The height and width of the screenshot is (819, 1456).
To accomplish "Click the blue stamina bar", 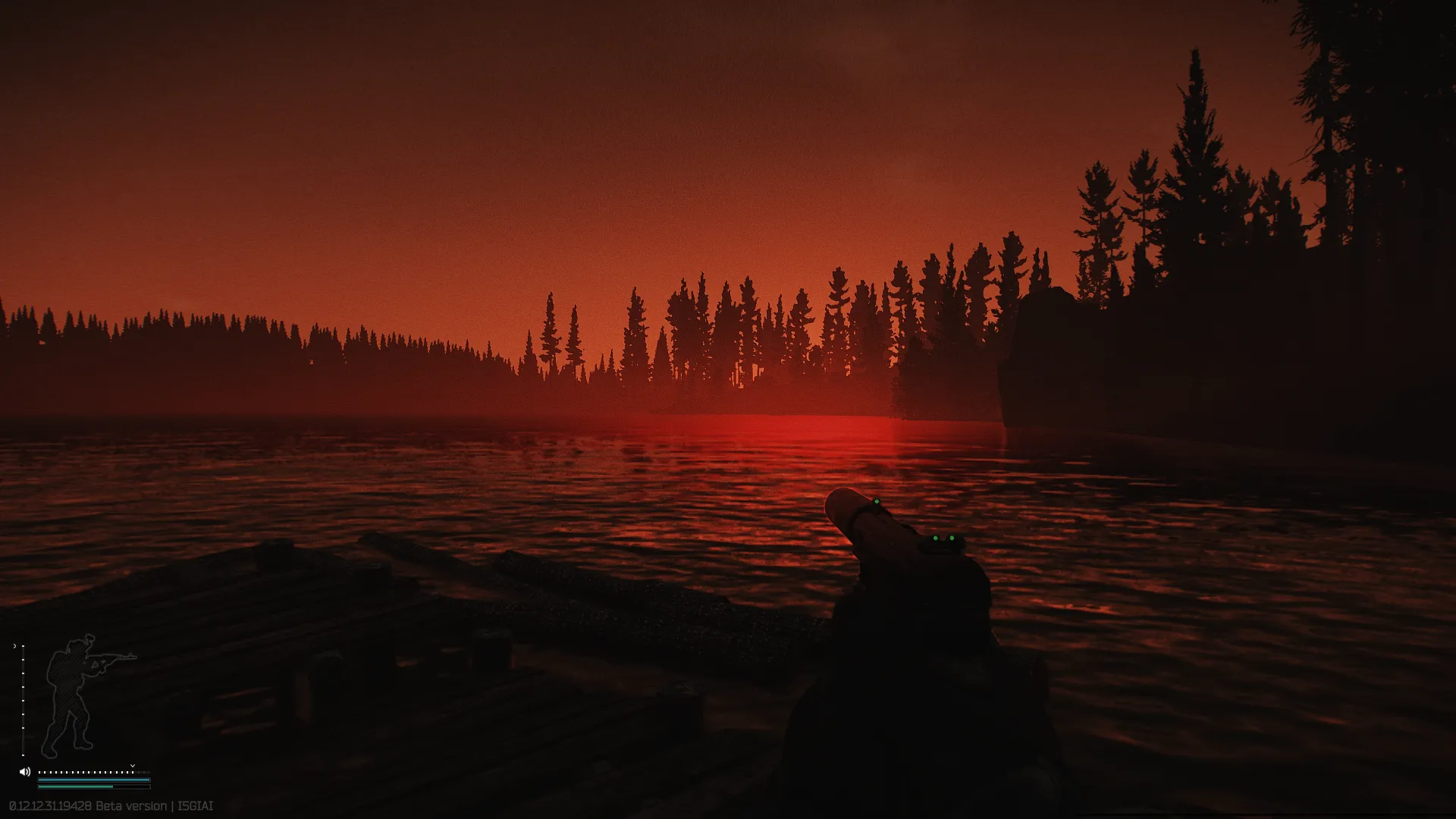I will click(x=93, y=780).
